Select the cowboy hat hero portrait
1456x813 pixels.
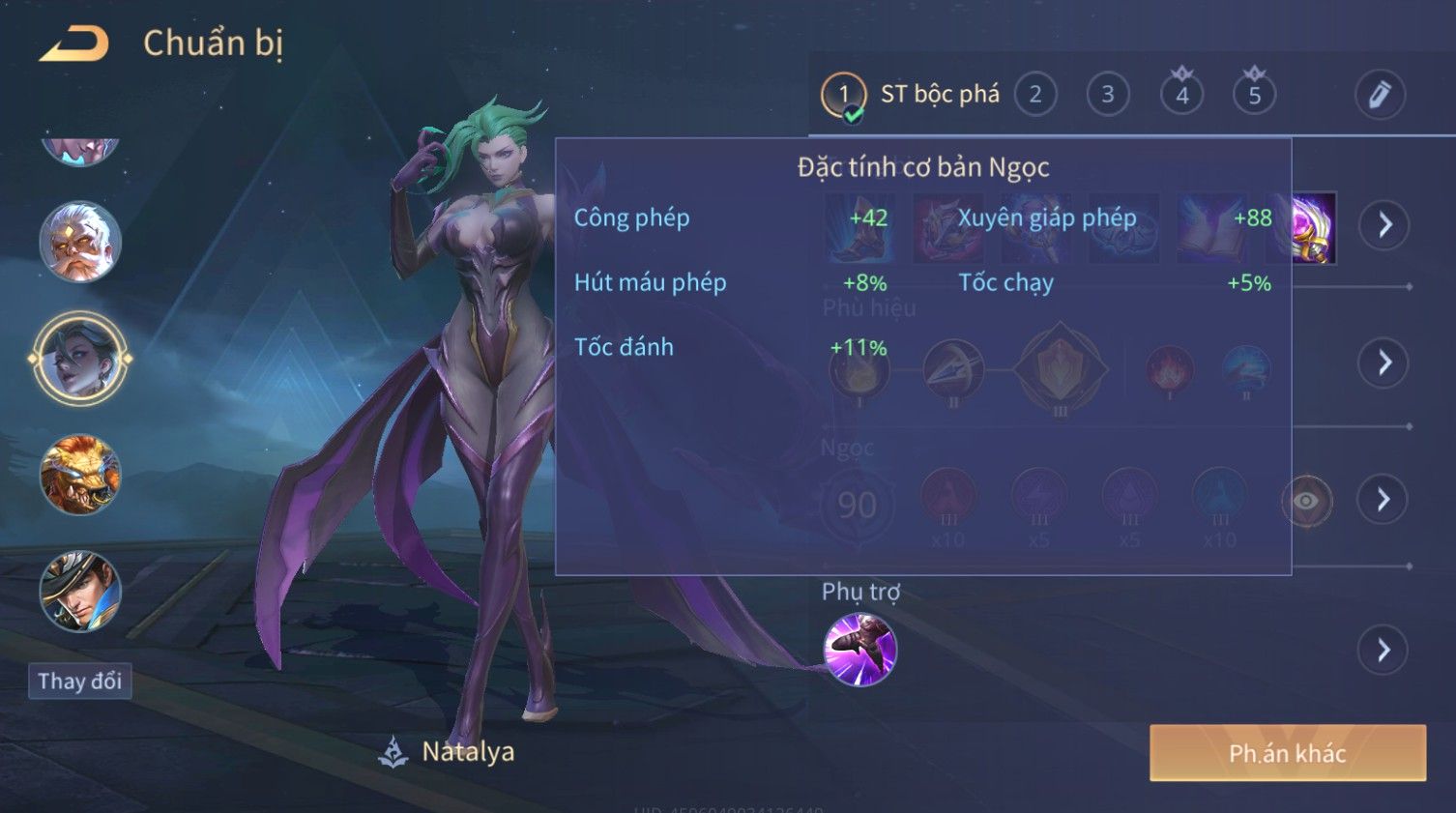click(80, 591)
